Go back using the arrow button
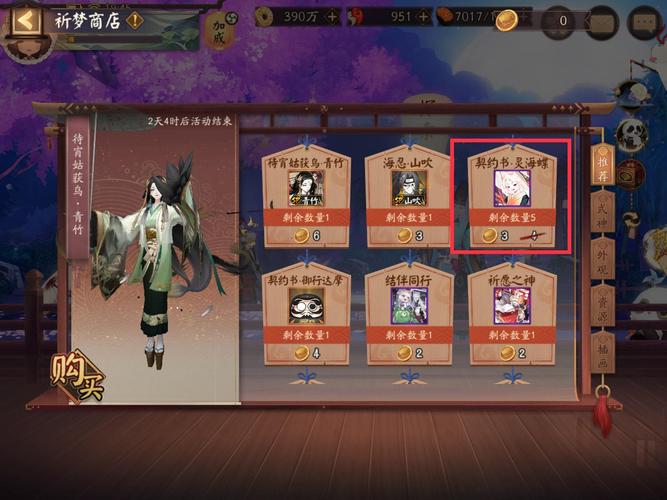This screenshot has width=667, height=500. point(27,19)
